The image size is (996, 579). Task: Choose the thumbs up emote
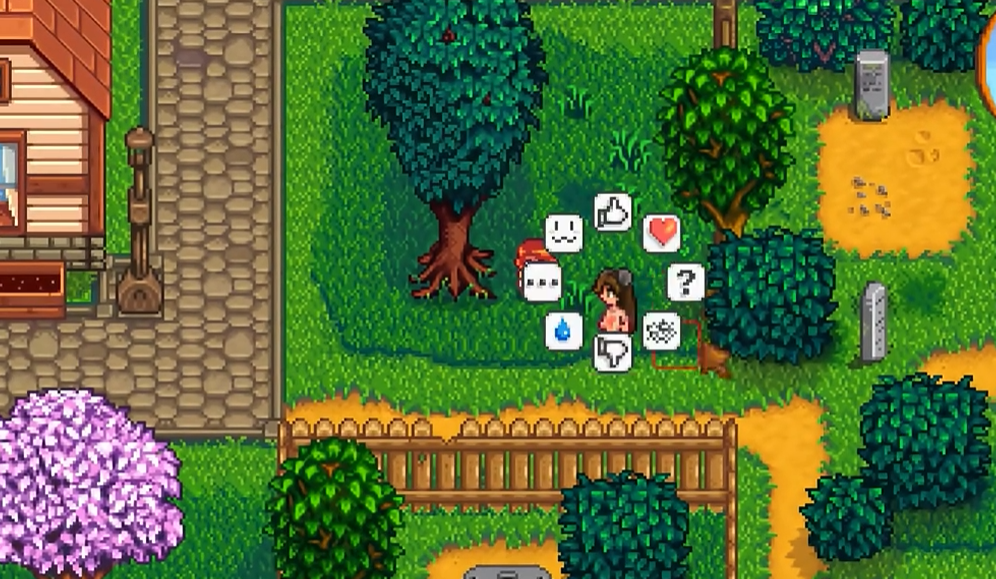pos(613,212)
